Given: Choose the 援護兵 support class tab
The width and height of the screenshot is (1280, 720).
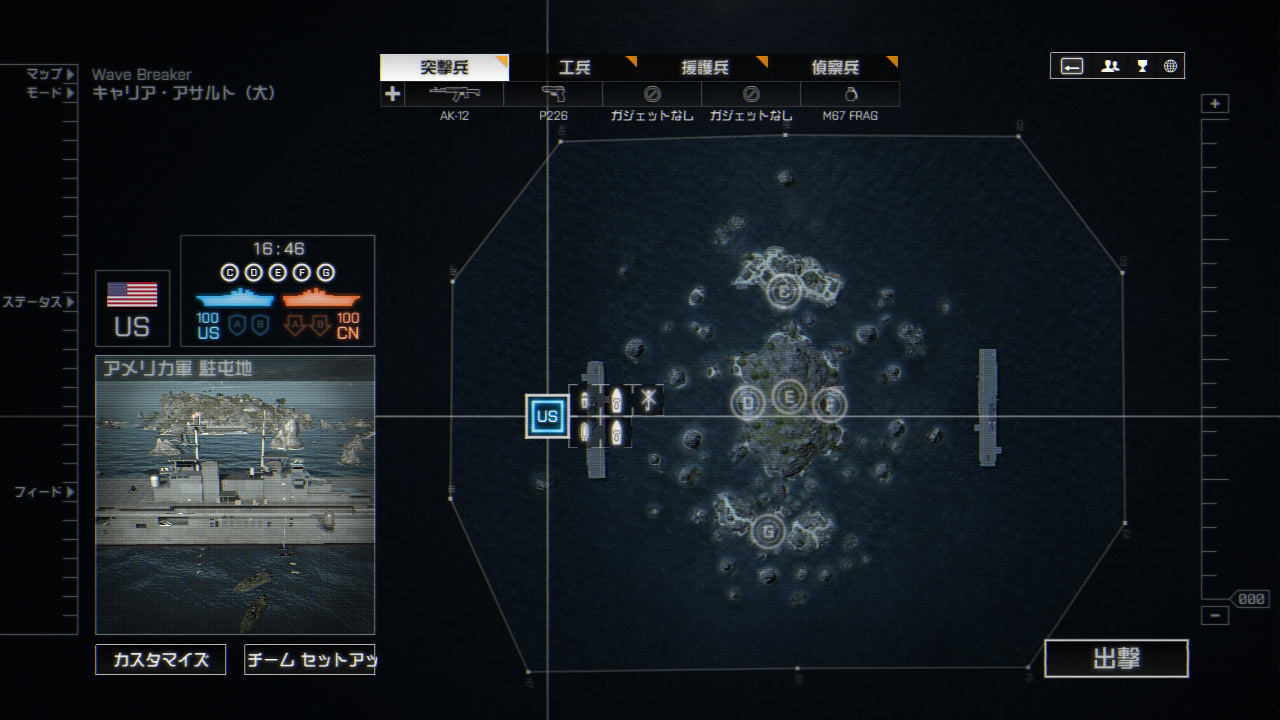Looking at the screenshot, I should [704, 68].
